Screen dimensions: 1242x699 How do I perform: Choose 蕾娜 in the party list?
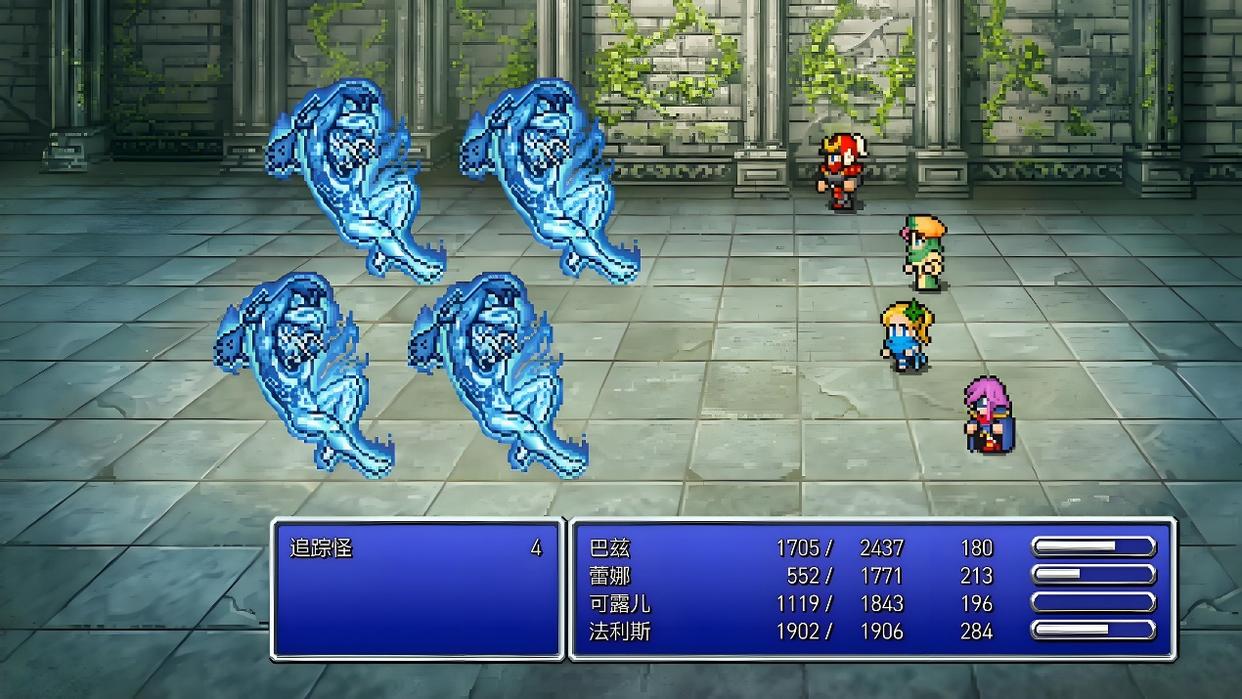click(x=610, y=576)
